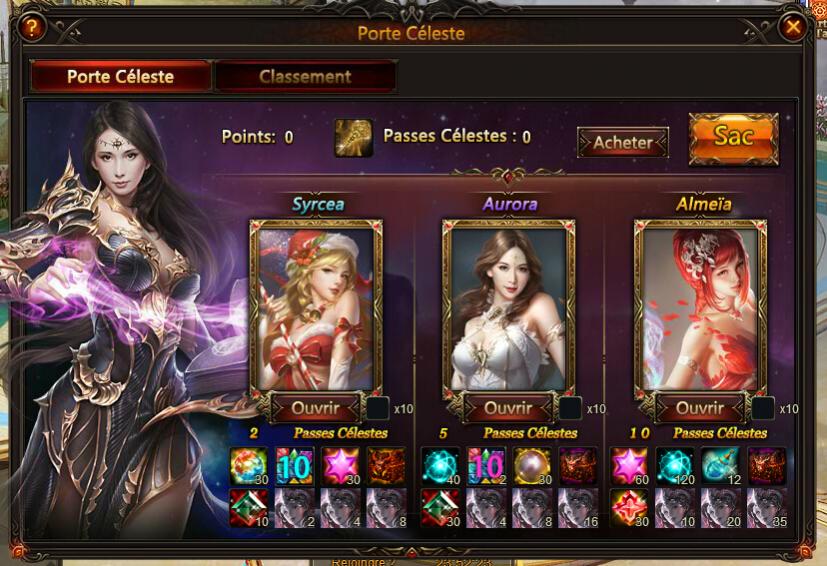Open Almeïa's gate with Ouvrir
This screenshot has width=827, height=566.
[x=699, y=408]
